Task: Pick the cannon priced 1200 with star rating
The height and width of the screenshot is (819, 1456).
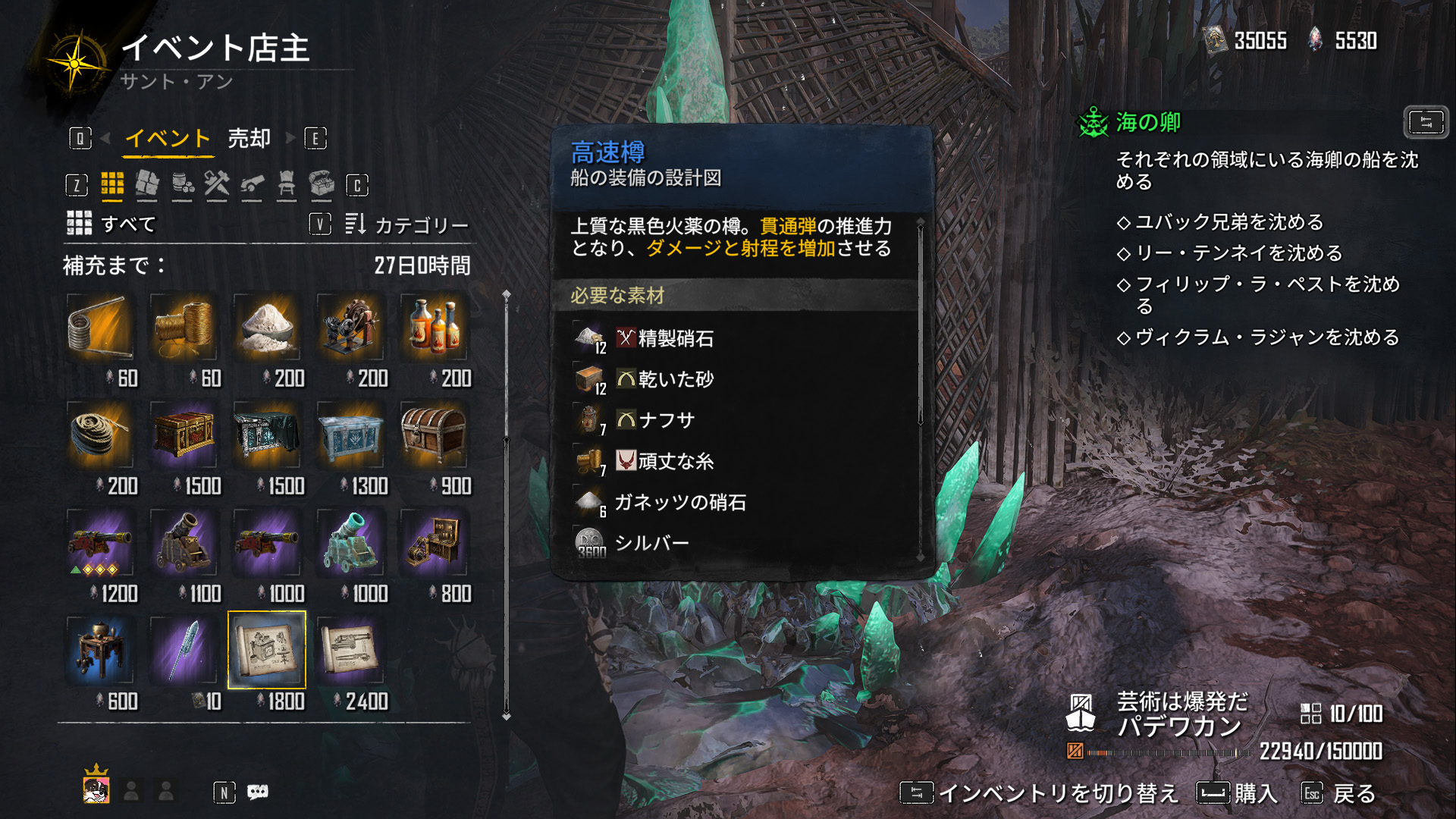Action: coord(100,543)
